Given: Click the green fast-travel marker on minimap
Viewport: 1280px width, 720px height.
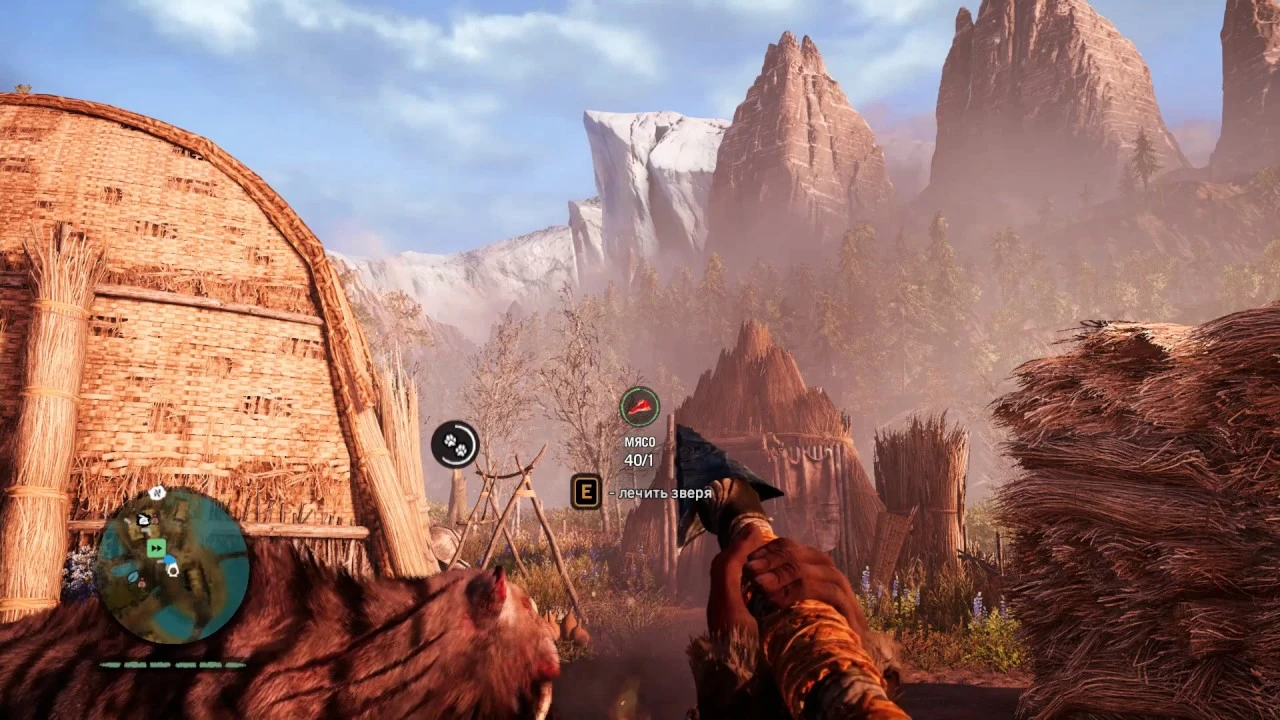Looking at the screenshot, I should point(156,548).
